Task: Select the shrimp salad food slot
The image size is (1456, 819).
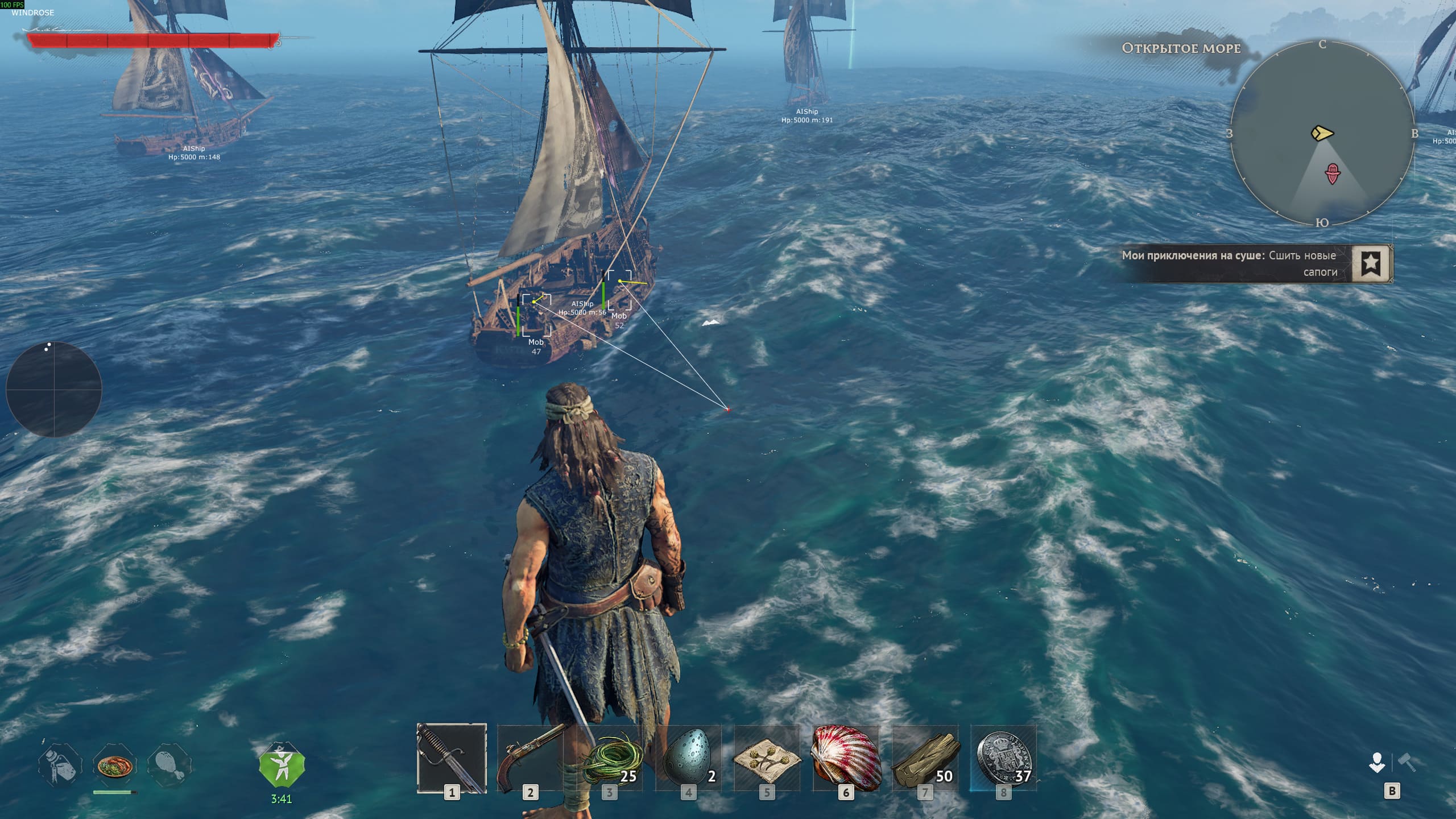Action: [115, 765]
